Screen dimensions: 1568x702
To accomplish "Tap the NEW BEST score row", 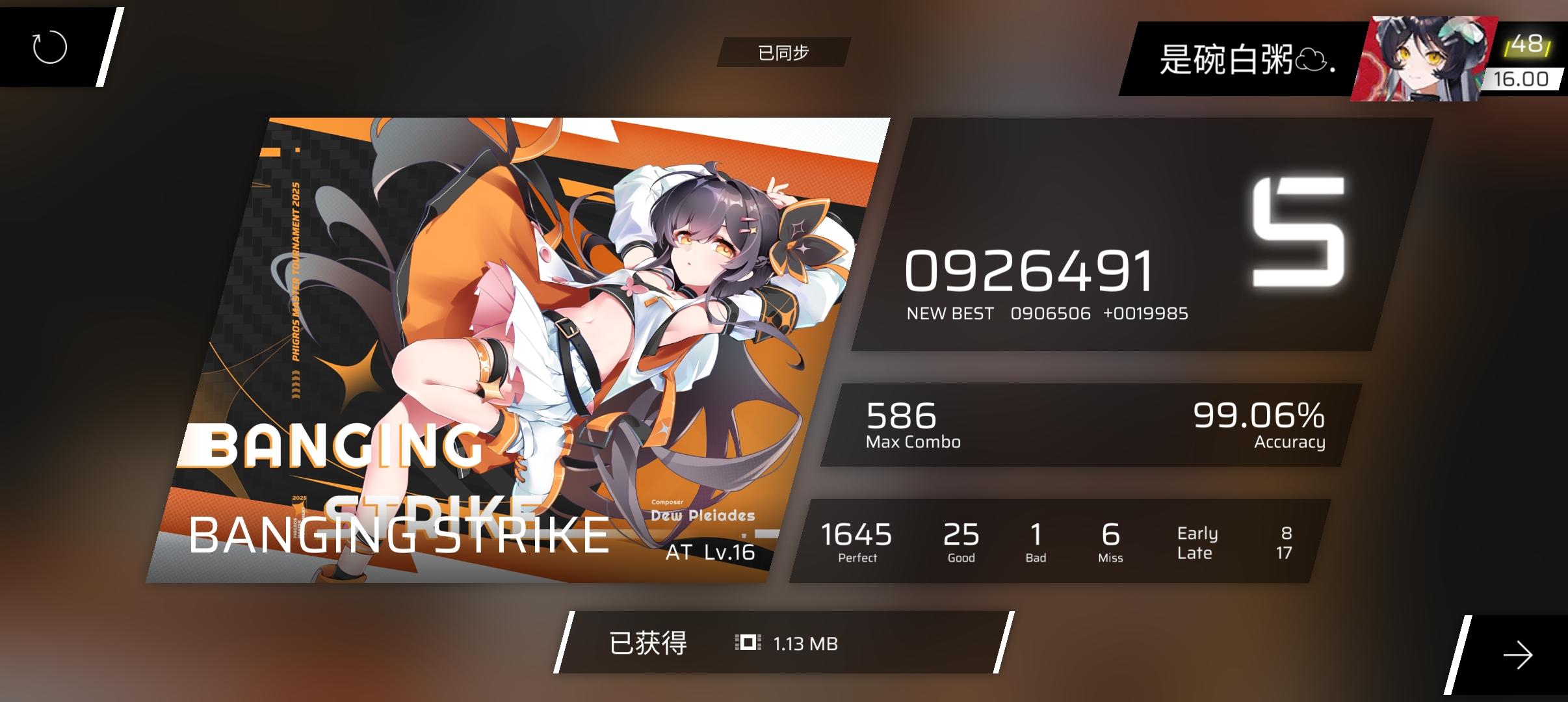I will click(x=1047, y=313).
